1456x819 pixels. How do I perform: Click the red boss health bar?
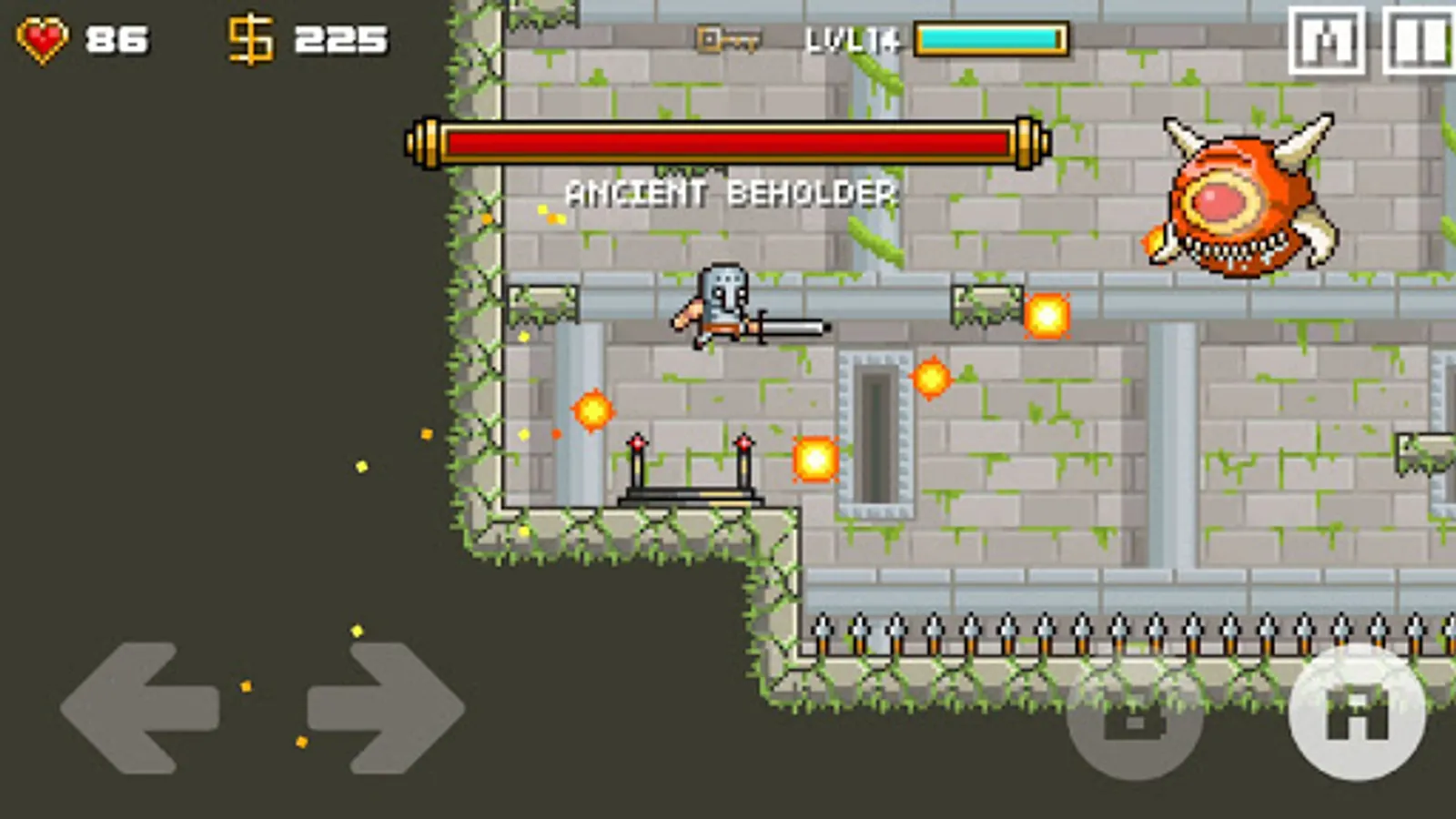point(728,142)
